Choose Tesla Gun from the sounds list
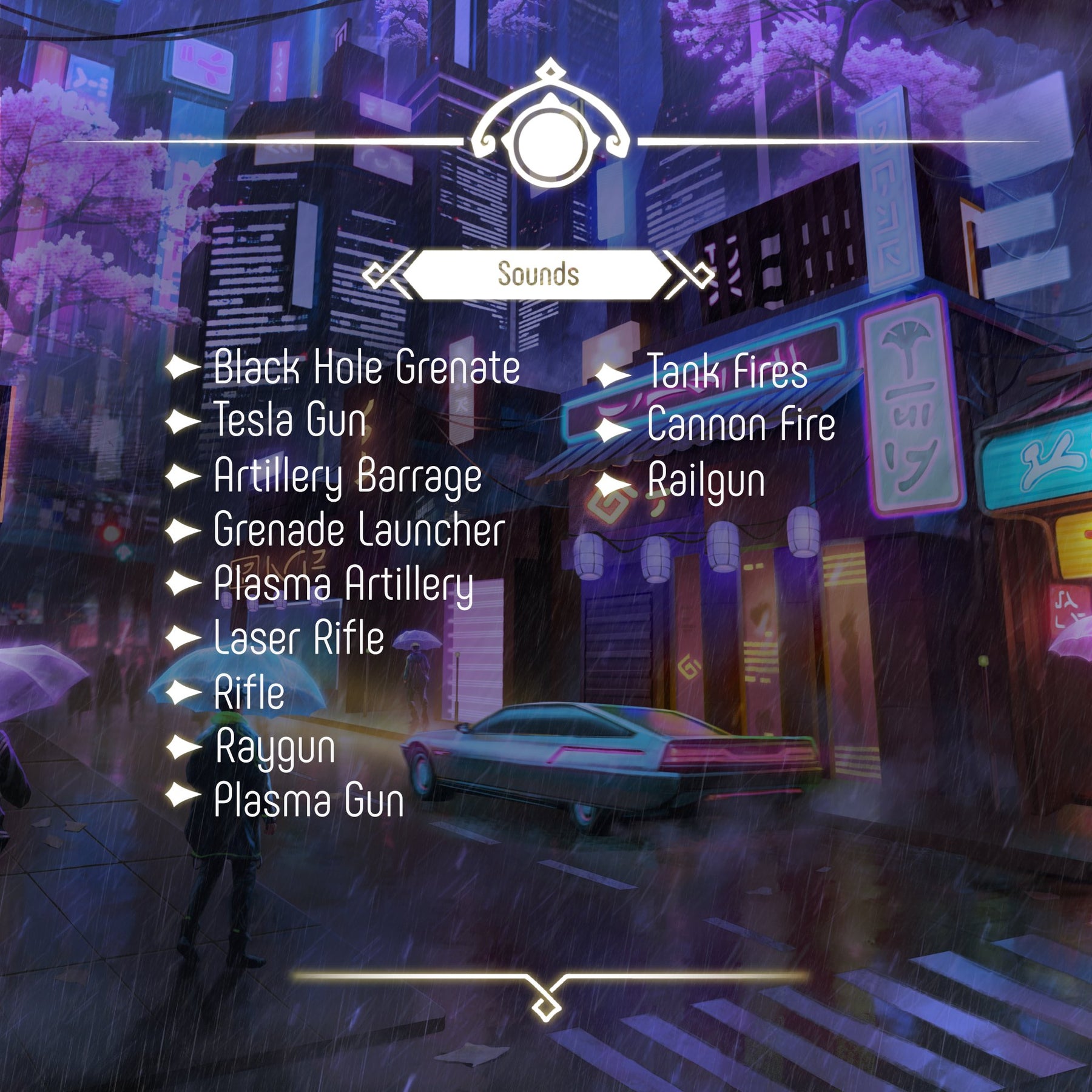 pos(290,420)
